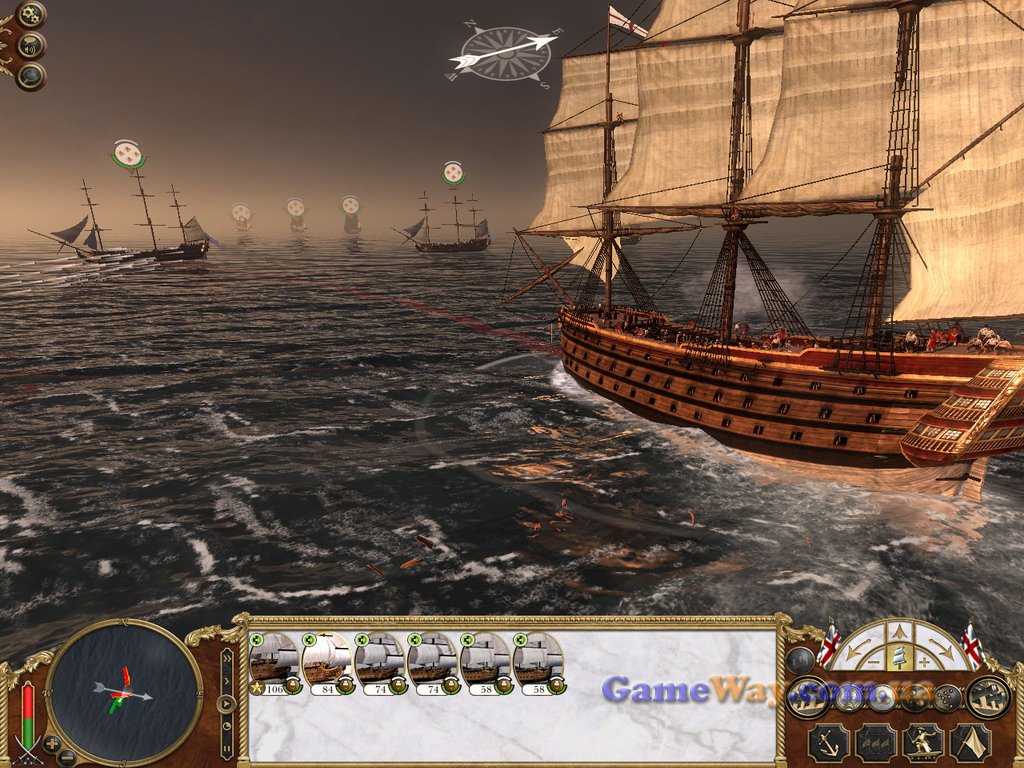
Task: Decrease sail with the minus button
Action: click(872, 662)
